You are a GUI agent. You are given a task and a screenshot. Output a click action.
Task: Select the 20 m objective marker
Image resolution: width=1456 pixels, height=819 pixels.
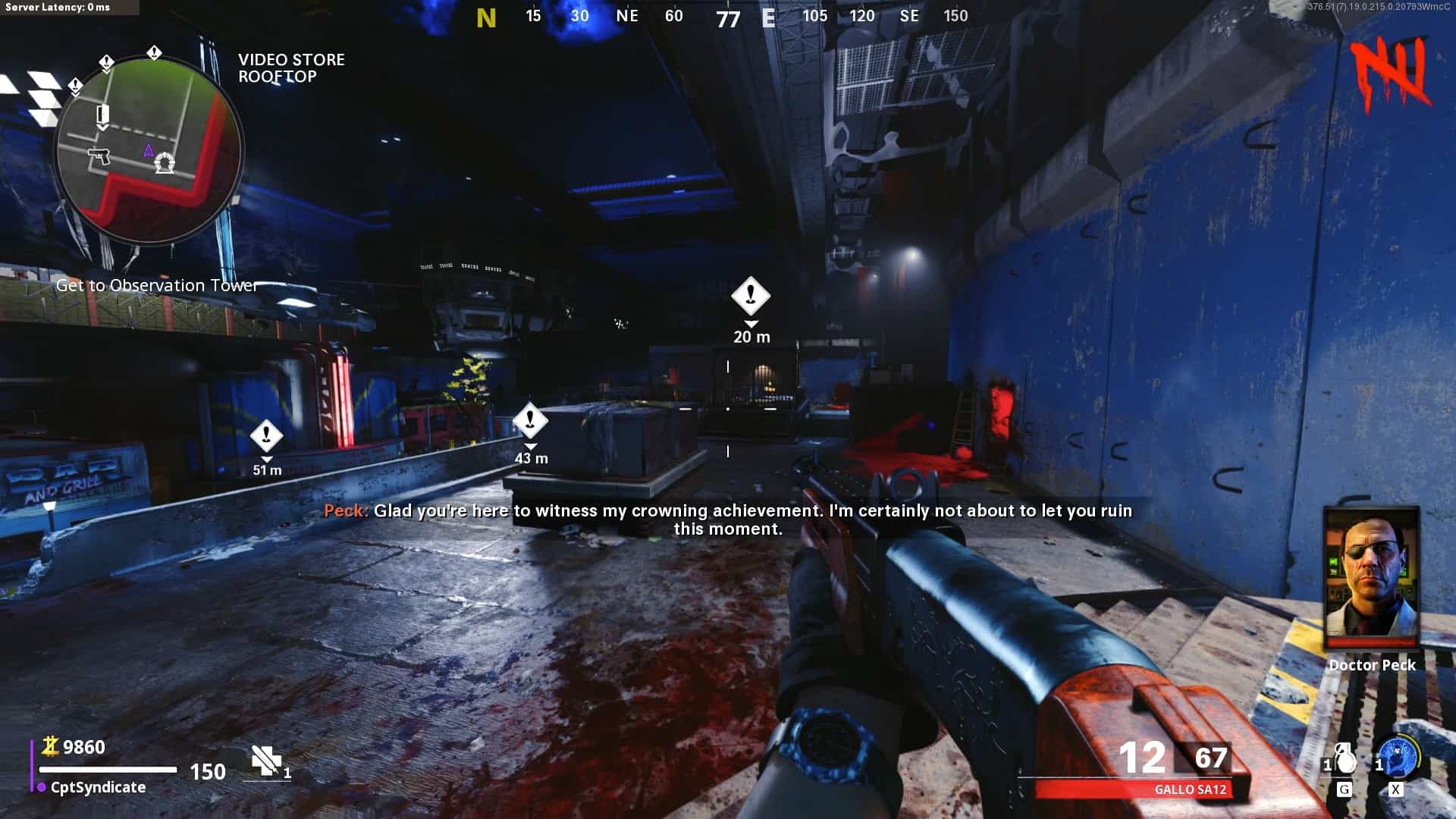point(751,296)
